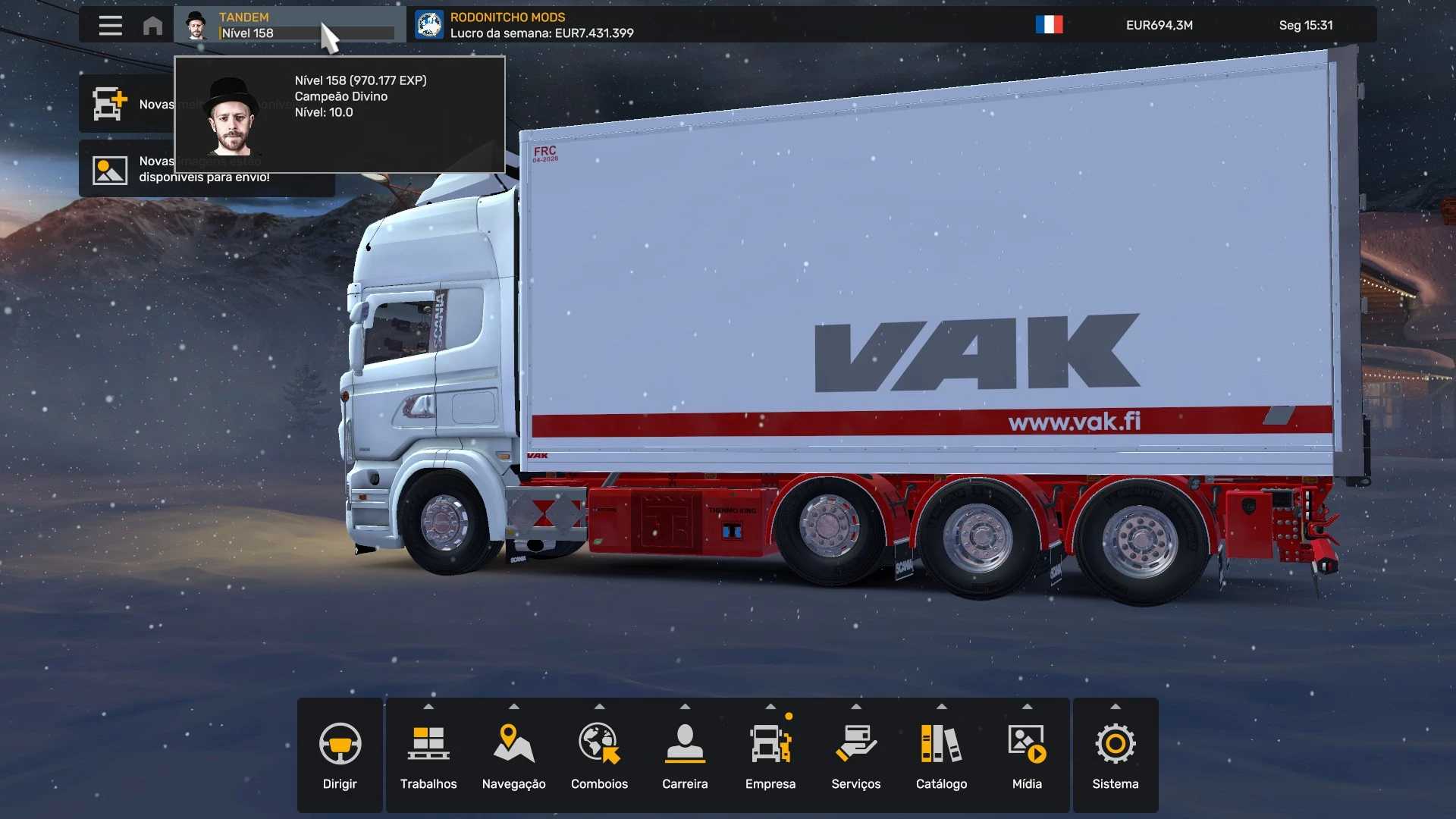
Task: Open the Mídia media menu
Action: (1027, 755)
